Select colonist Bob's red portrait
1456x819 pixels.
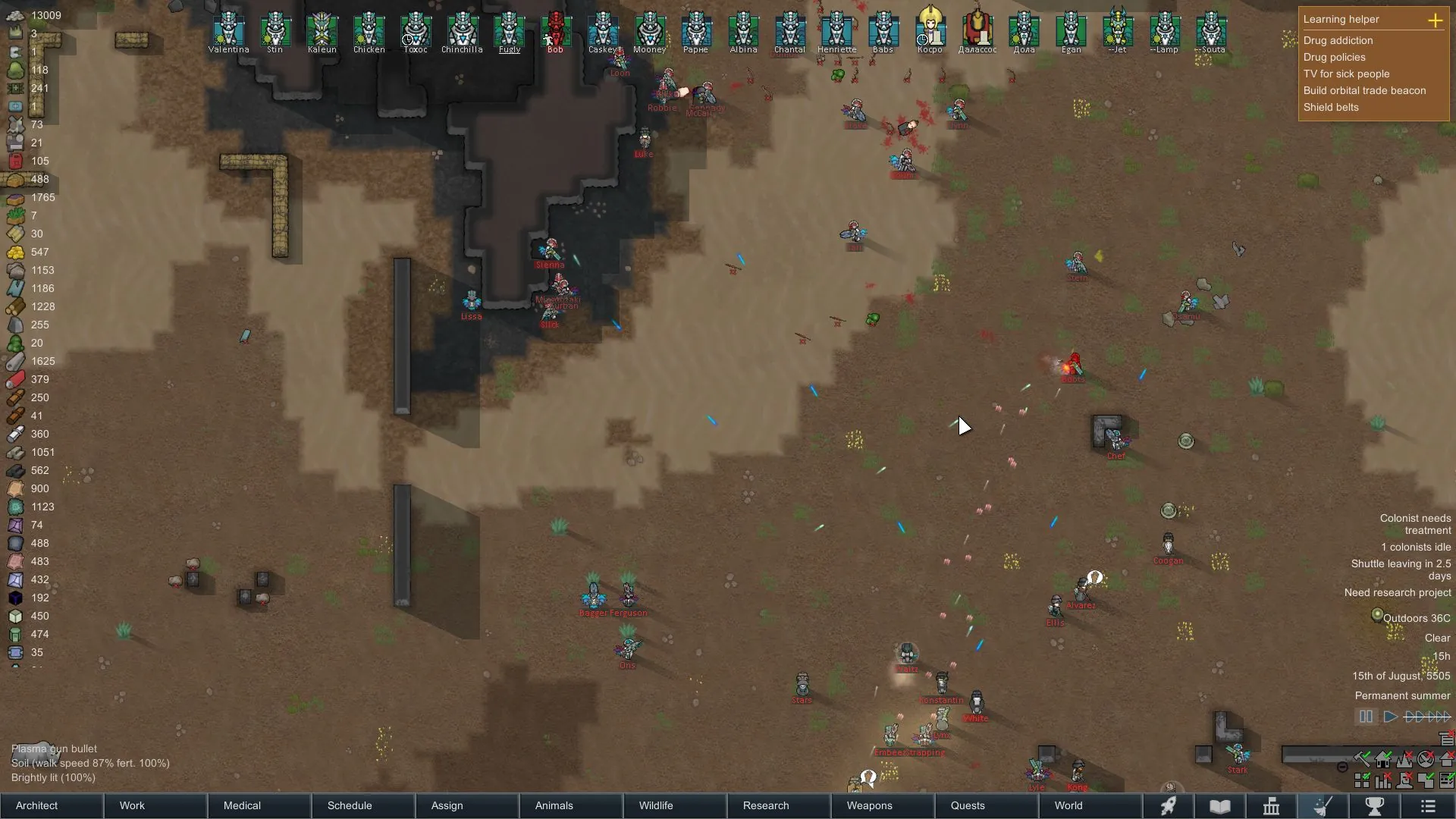point(556,30)
